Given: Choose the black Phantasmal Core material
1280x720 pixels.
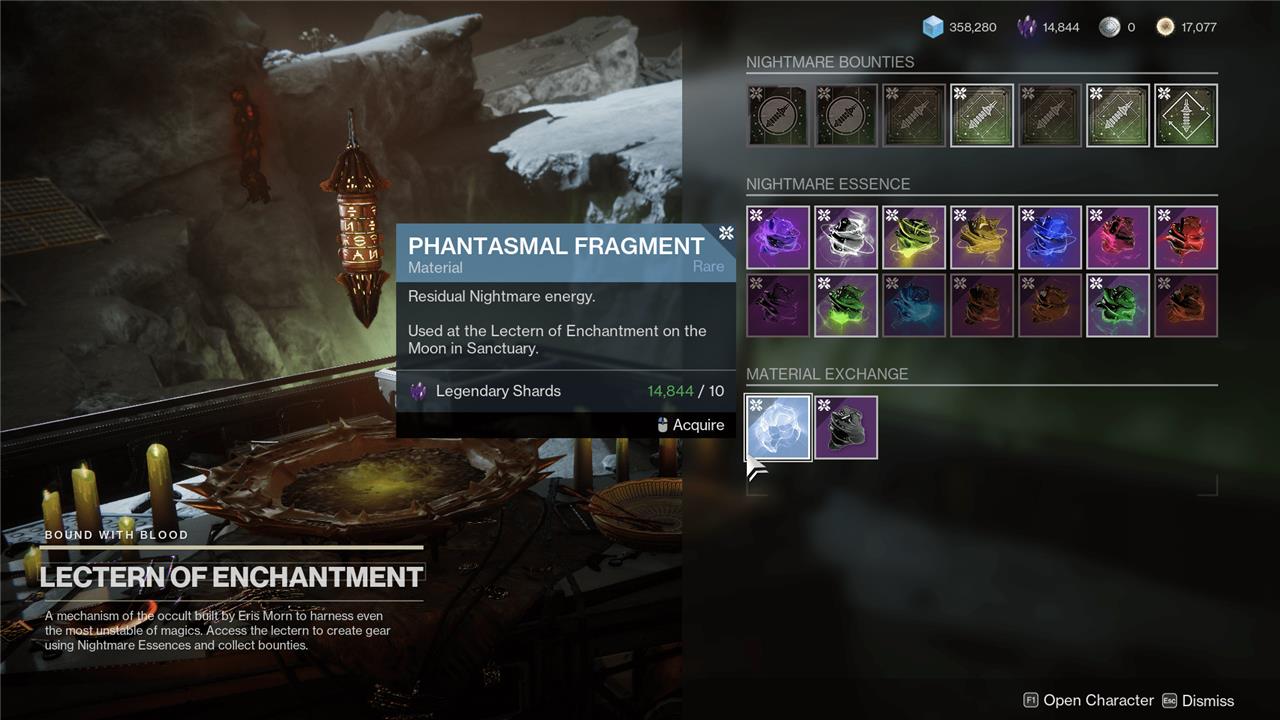Looking at the screenshot, I should (846, 427).
